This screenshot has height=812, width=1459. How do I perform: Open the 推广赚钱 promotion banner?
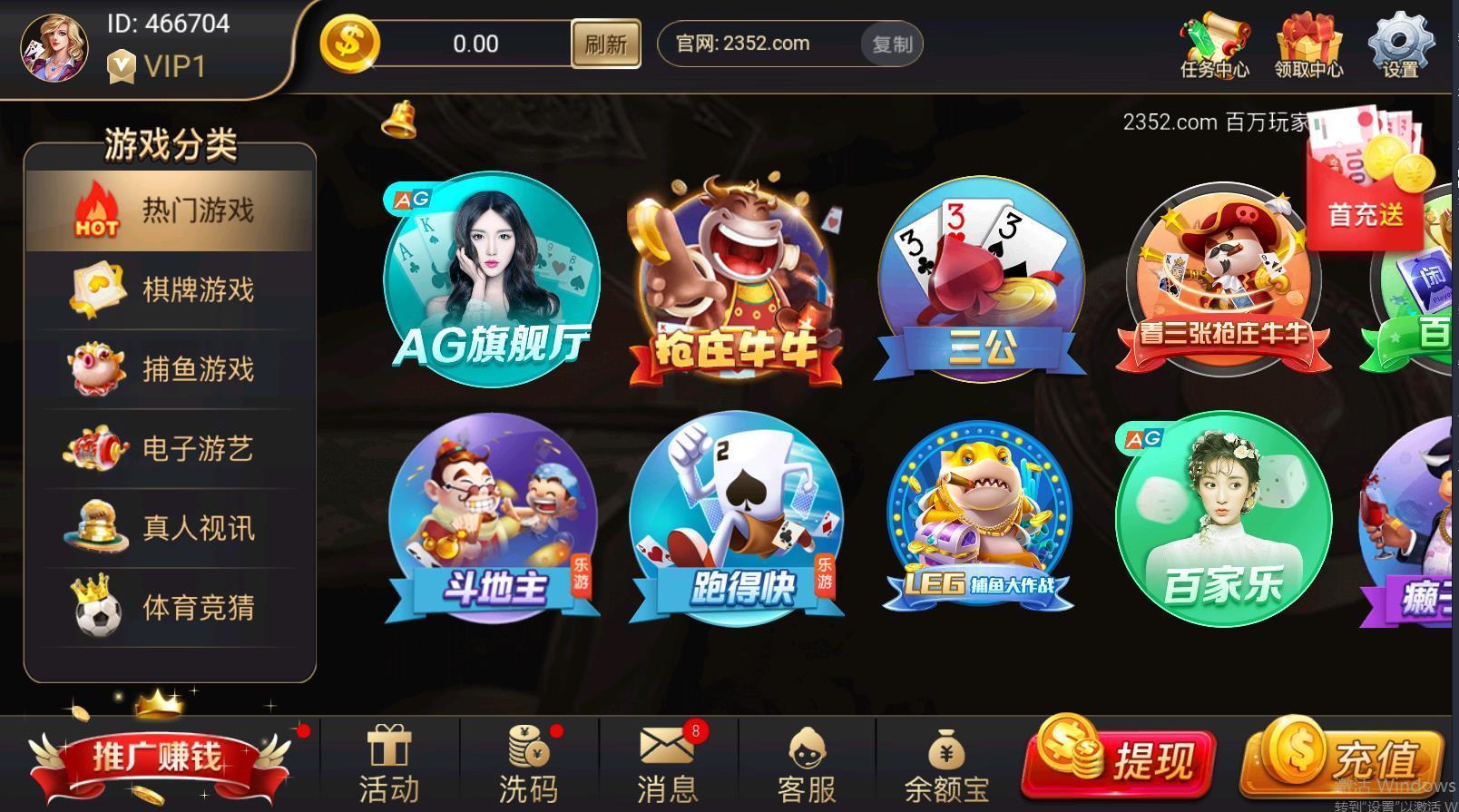point(159,758)
